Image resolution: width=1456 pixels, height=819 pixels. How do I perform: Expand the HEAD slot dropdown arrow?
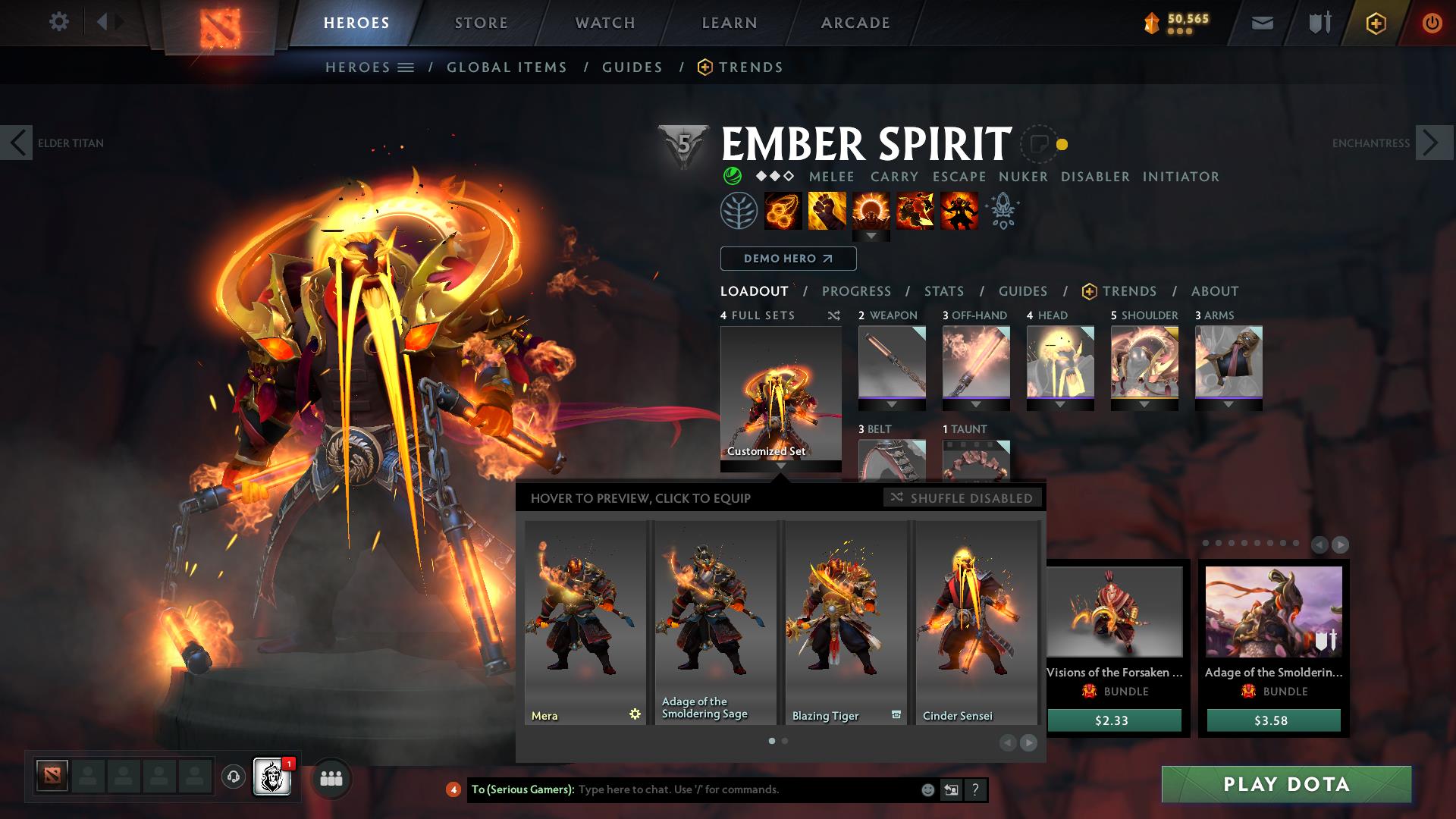pos(1061,404)
